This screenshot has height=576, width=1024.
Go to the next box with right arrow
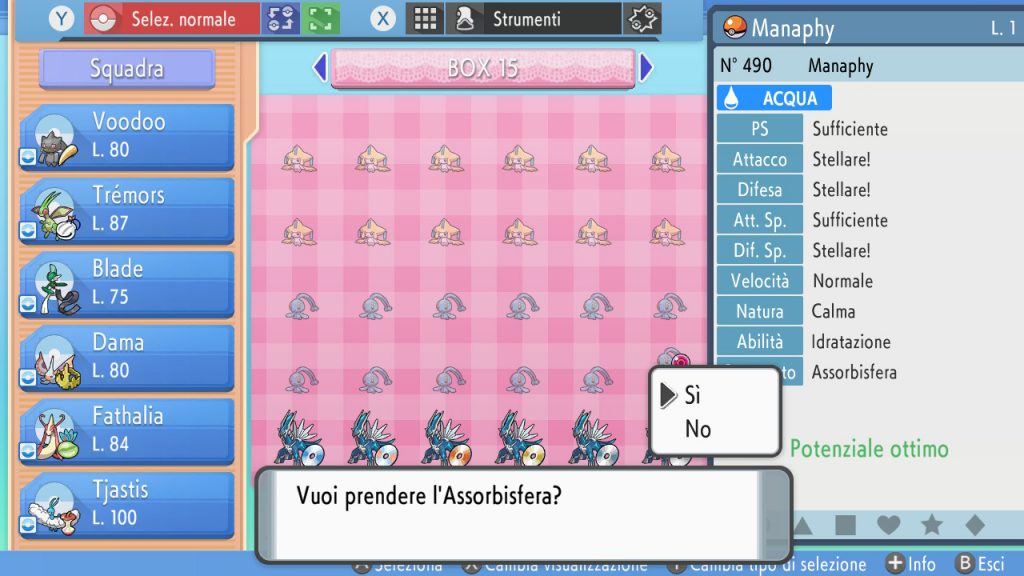(x=646, y=68)
